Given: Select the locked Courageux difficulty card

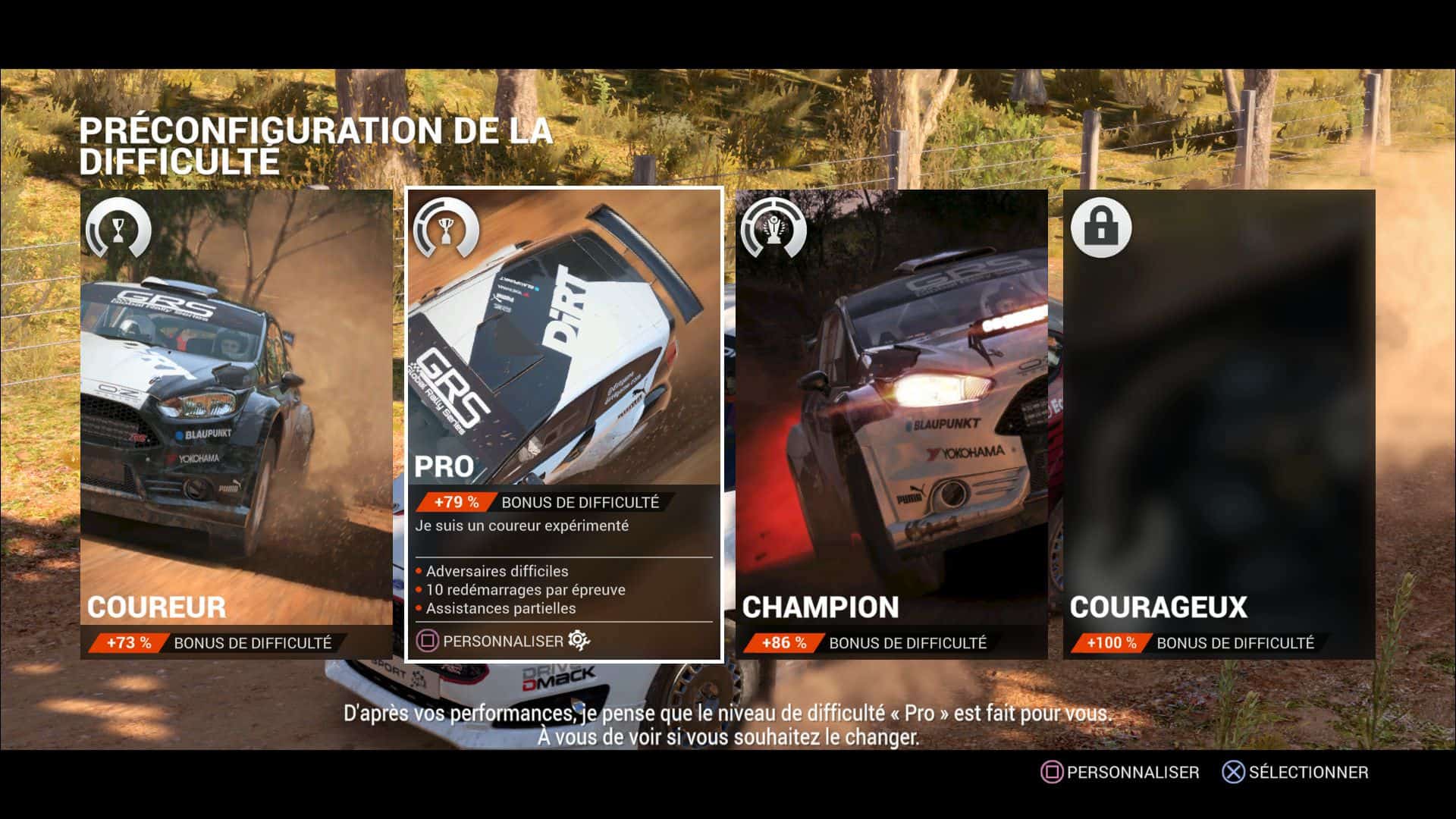Looking at the screenshot, I should tap(1219, 423).
